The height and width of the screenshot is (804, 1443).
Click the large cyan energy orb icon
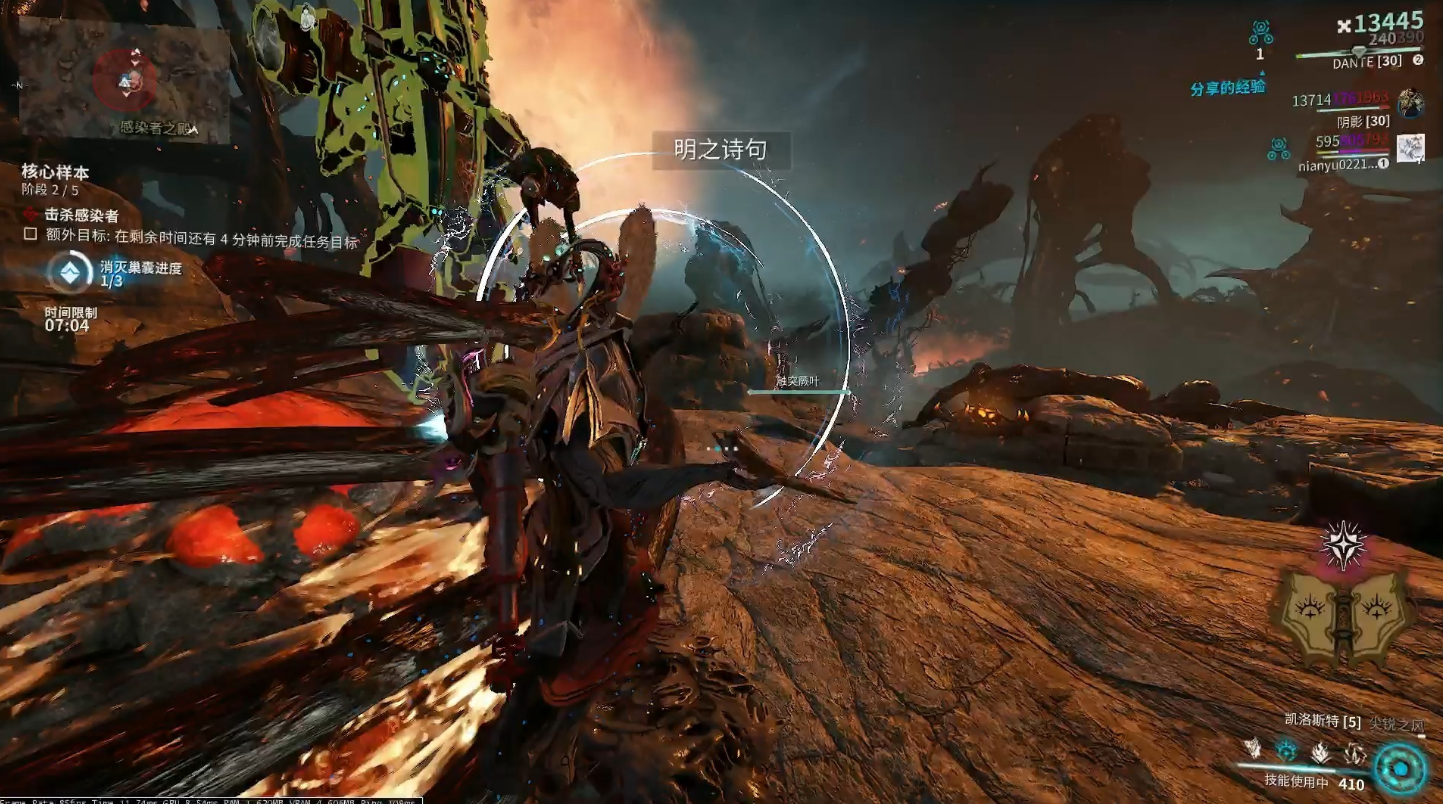click(x=1398, y=767)
